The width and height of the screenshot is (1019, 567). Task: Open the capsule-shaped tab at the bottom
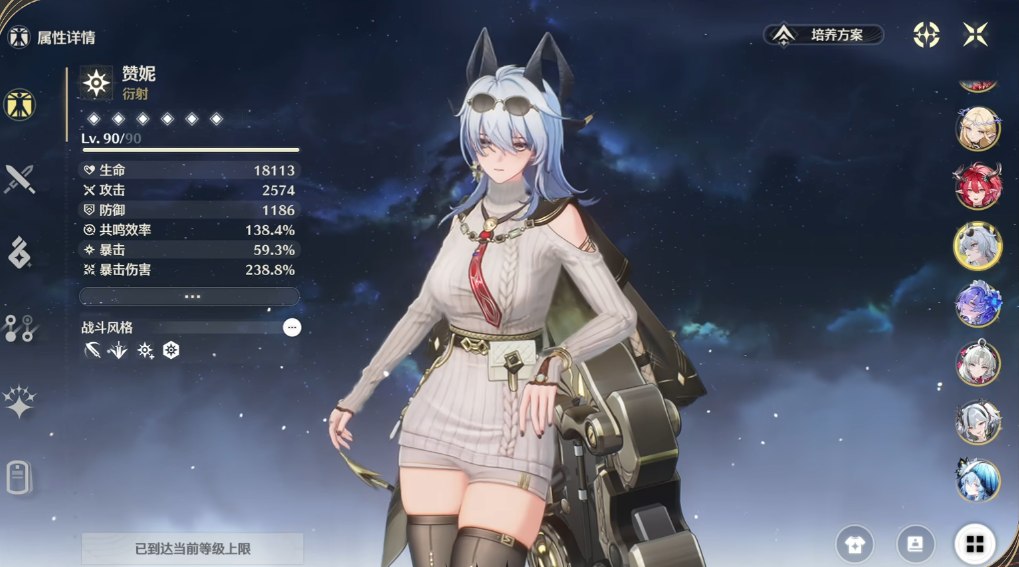tap(18, 477)
